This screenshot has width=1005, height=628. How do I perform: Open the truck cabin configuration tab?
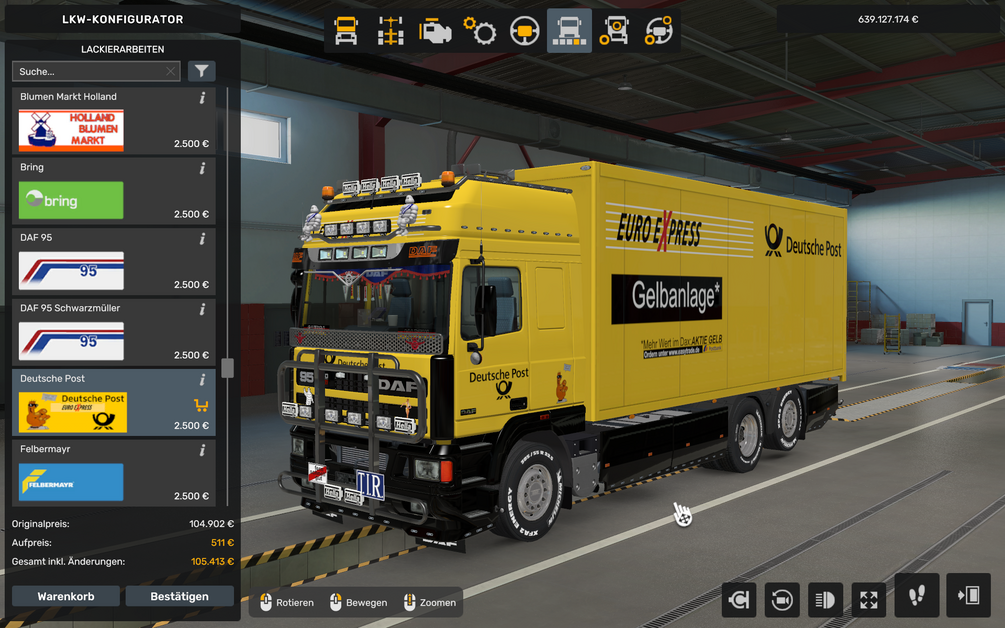pos(346,32)
